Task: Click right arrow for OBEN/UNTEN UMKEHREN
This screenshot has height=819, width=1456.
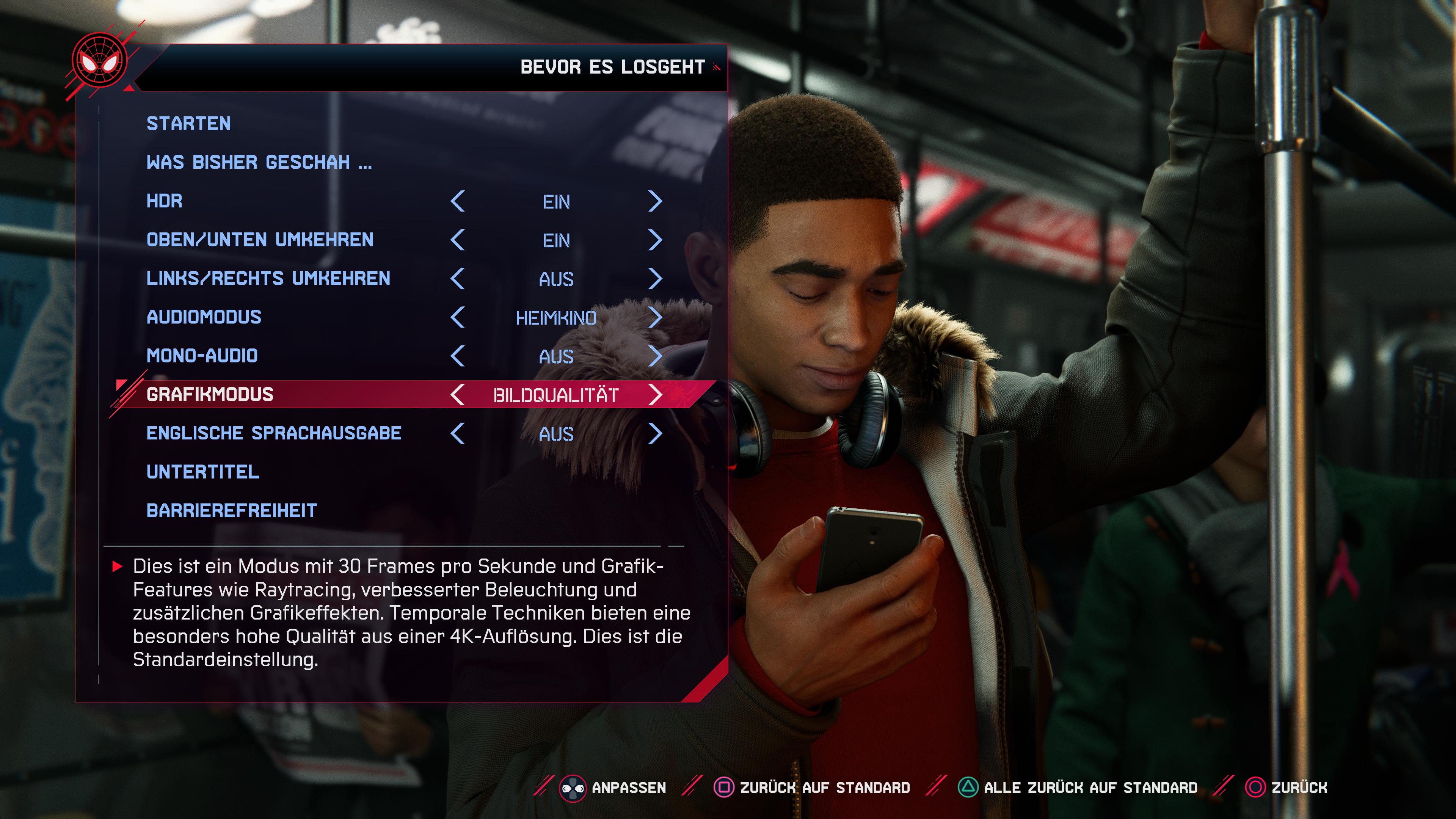Action: pos(654,240)
